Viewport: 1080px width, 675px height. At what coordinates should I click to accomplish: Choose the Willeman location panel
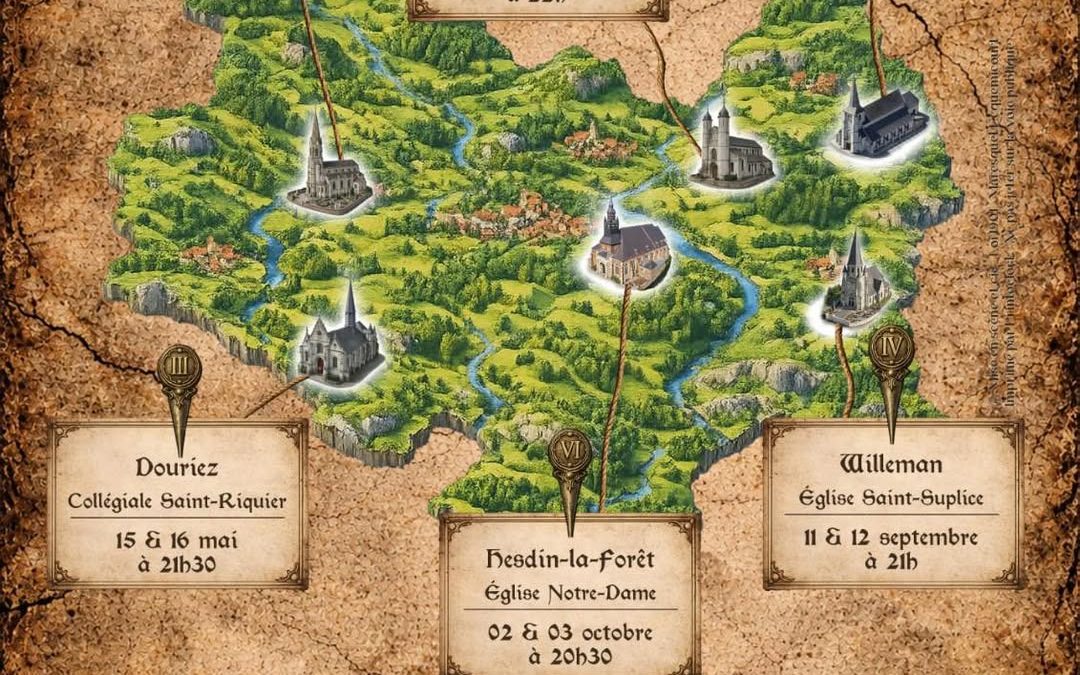[x=892, y=503]
